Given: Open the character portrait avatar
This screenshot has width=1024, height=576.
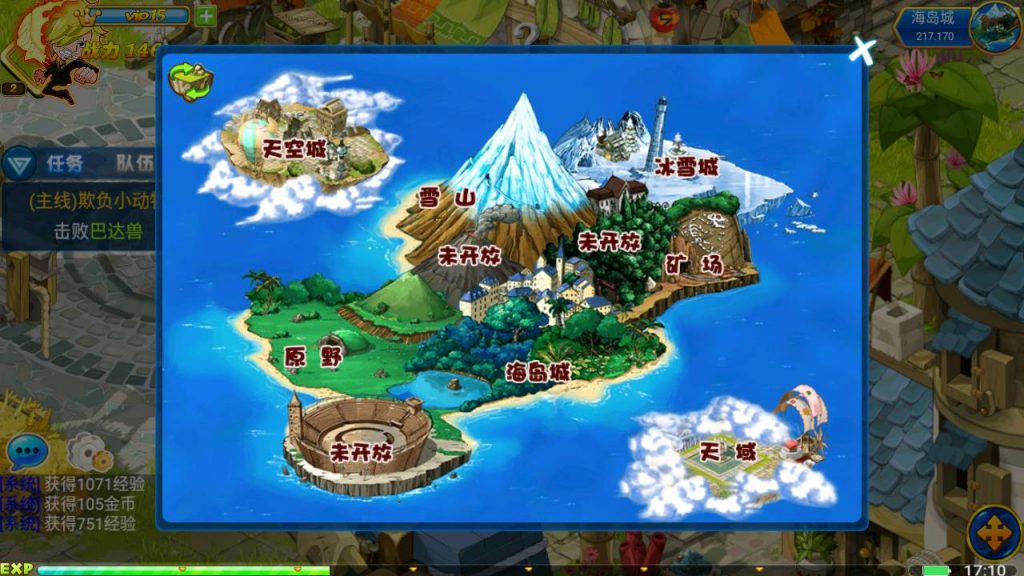Looking at the screenshot, I should tap(48, 50).
